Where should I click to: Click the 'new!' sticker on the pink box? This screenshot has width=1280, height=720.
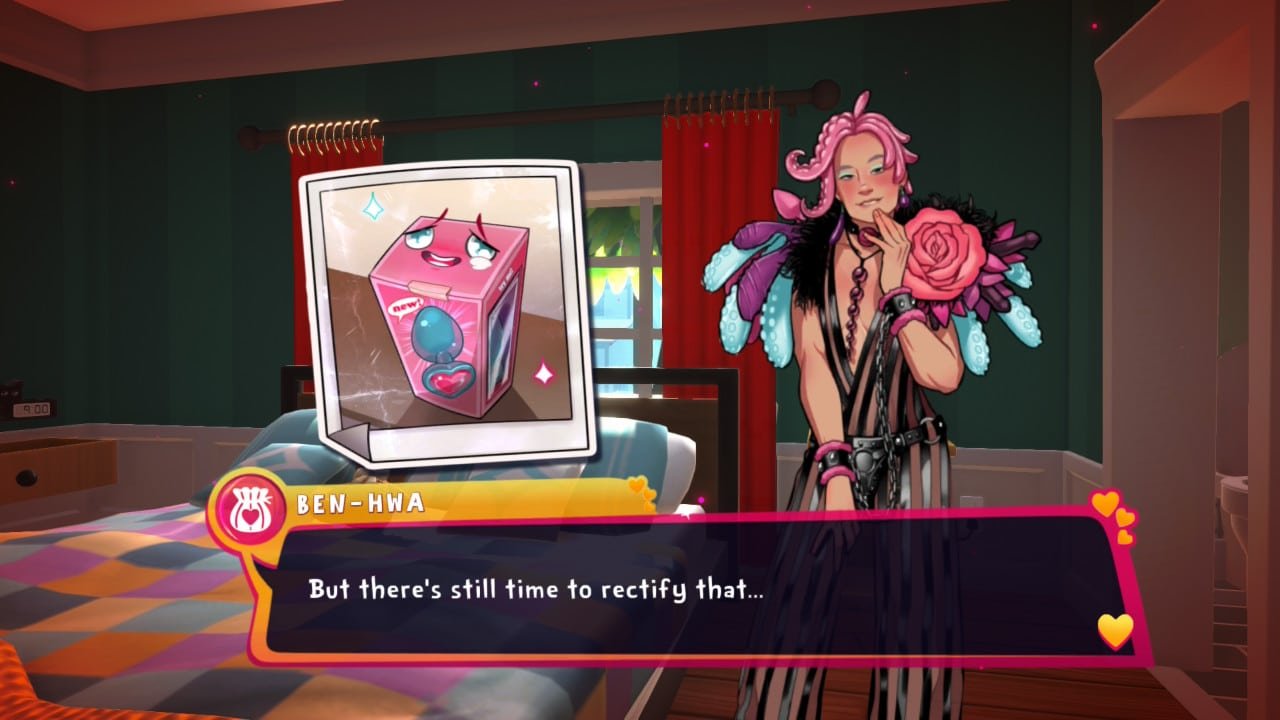pyautogui.click(x=406, y=305)
